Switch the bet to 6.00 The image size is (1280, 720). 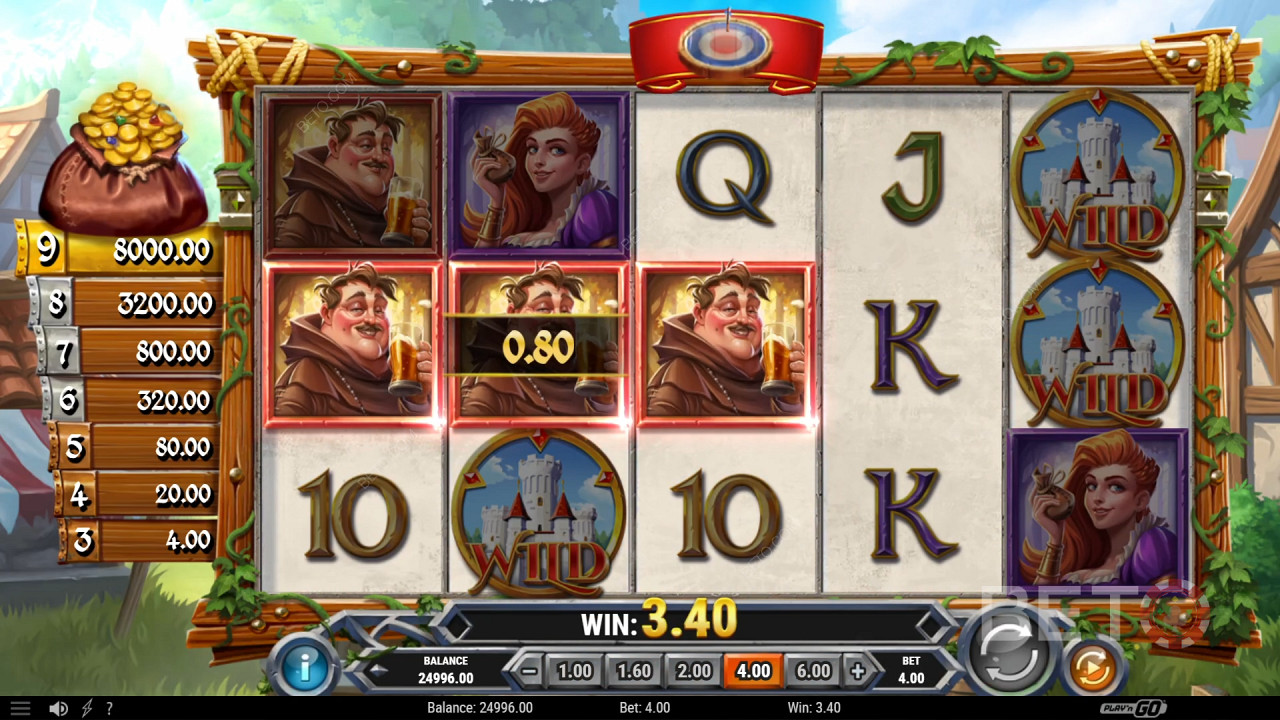813,671
